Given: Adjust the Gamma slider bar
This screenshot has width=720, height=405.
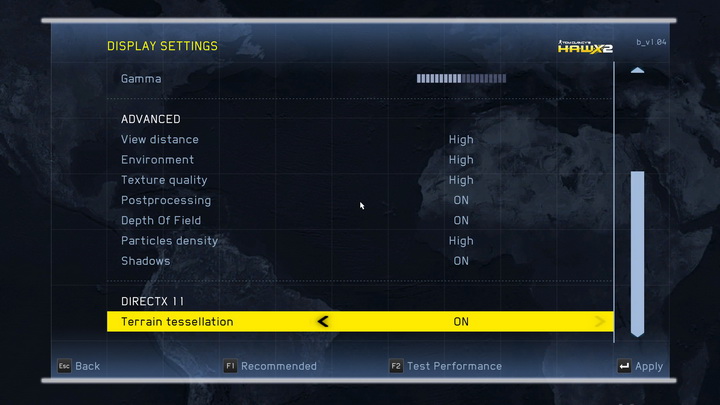Looking at the screenshot, I should click(461, 78).
